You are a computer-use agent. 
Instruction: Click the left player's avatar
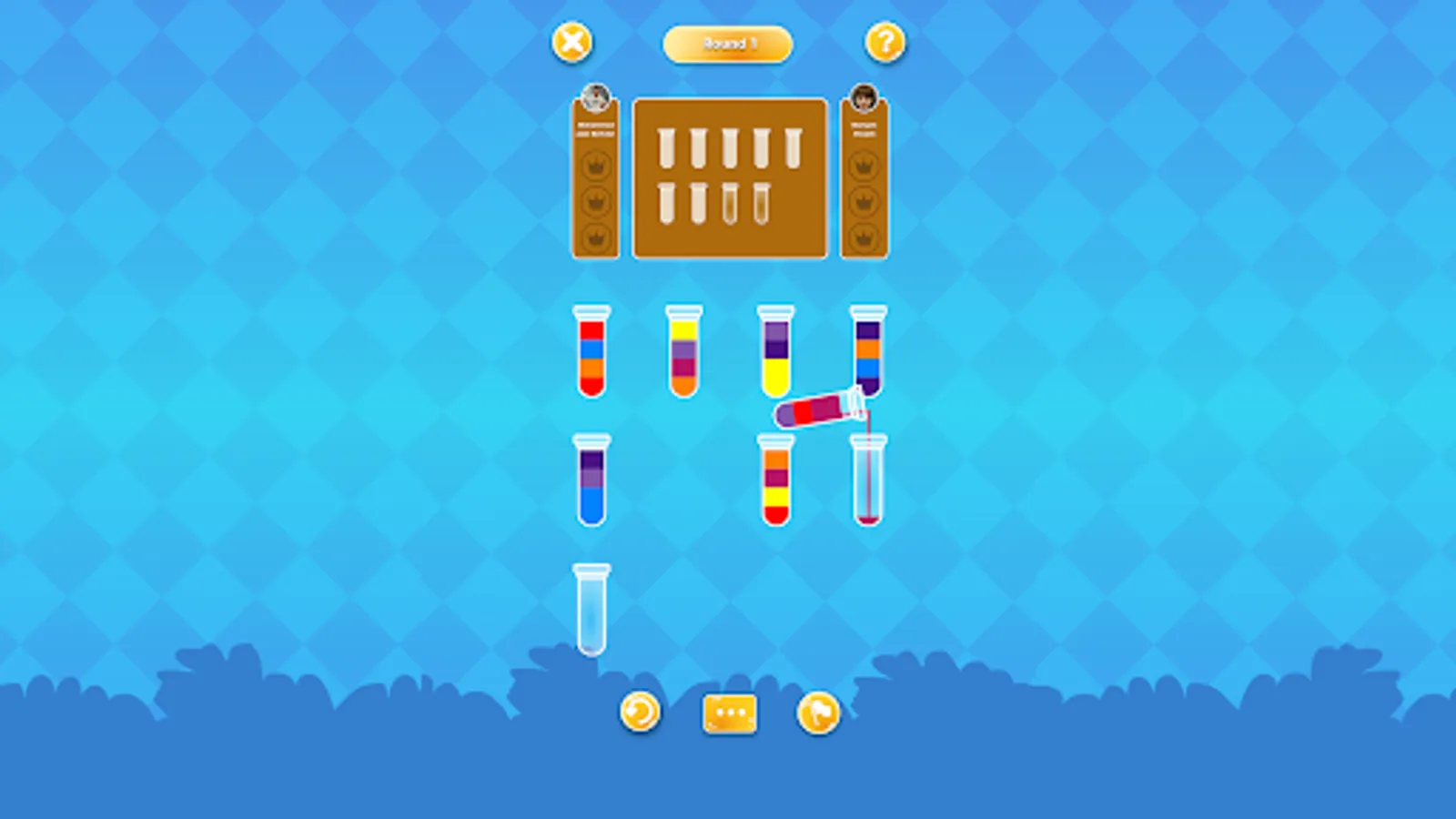(596, 96)
